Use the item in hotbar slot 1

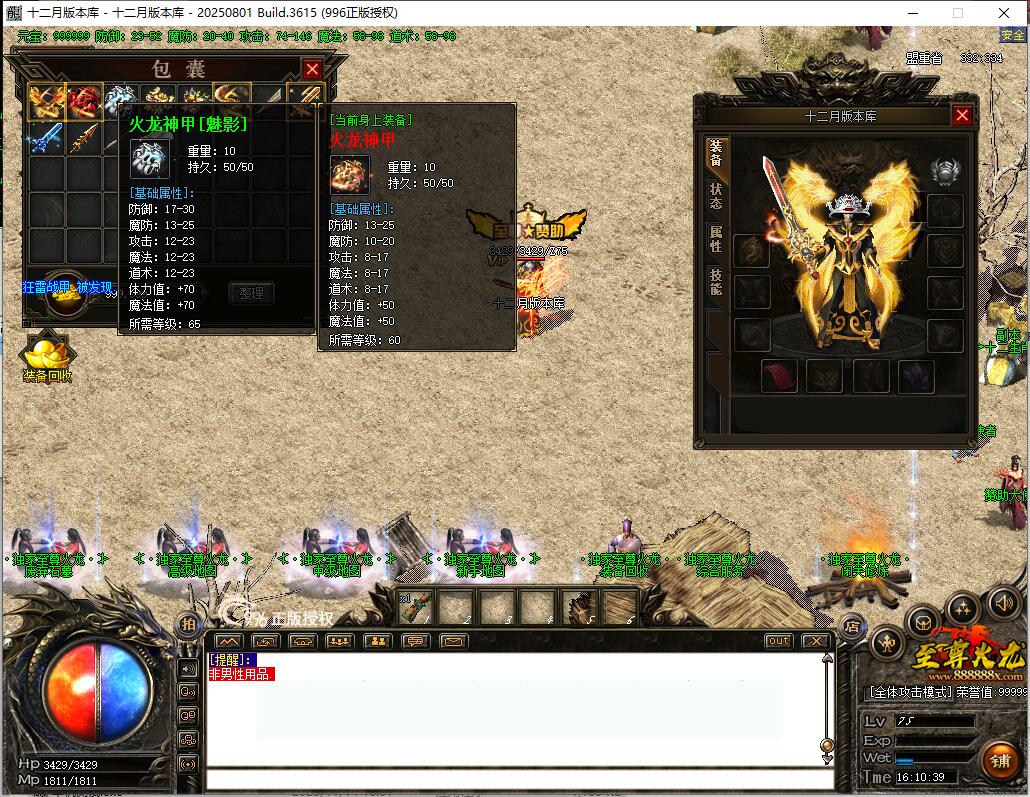coord(416,606)
